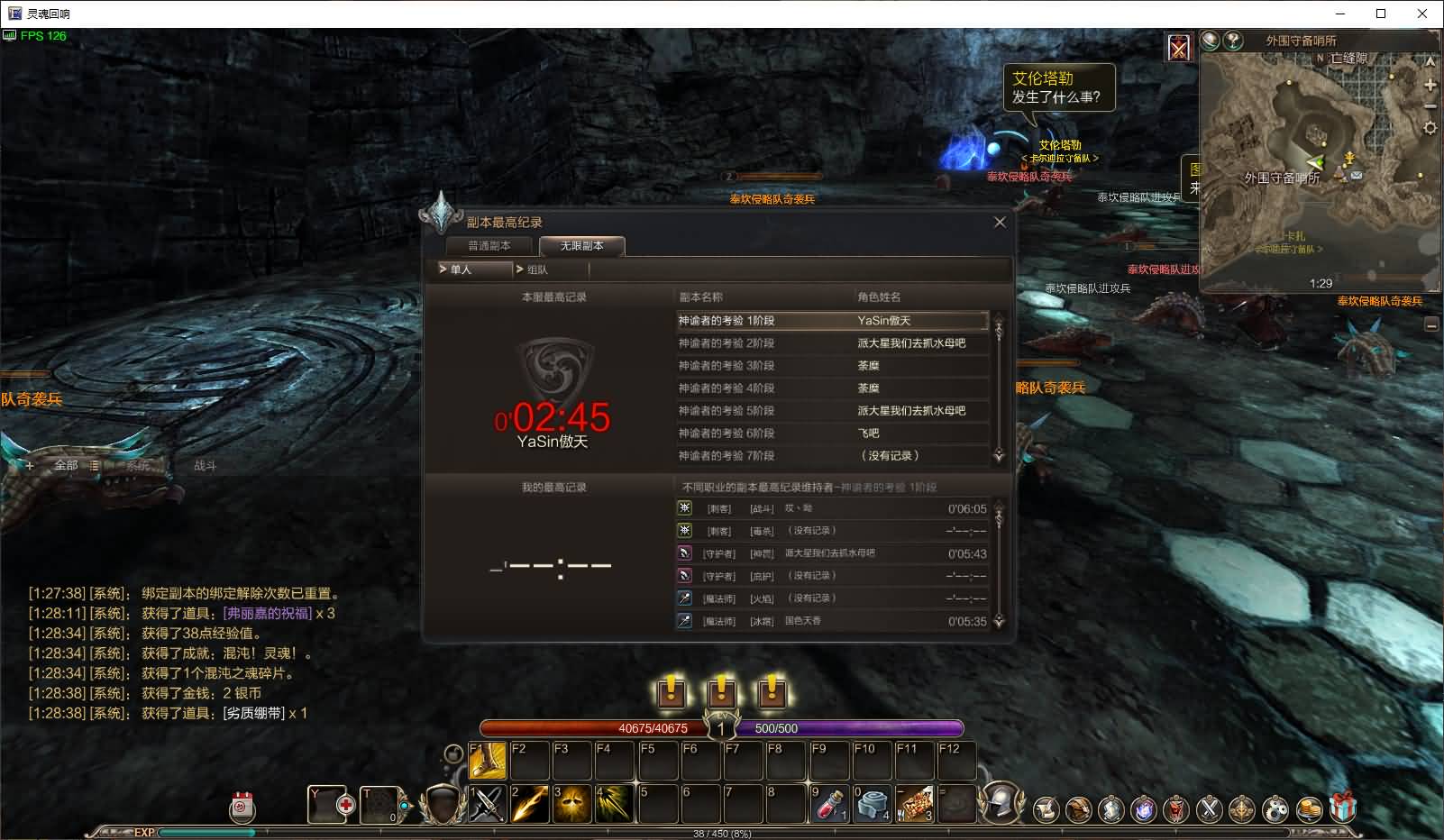Open the character equipment armor icon
The width and height of the screenshot is (1444, 840).
[x=1112, y=810]
